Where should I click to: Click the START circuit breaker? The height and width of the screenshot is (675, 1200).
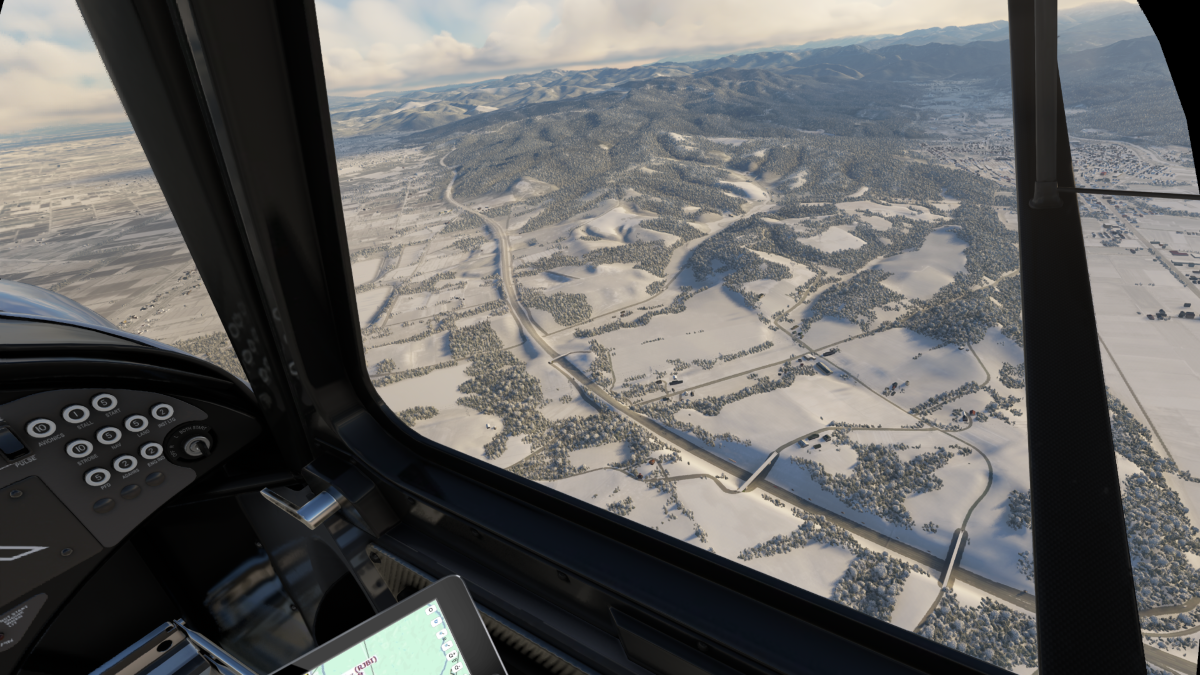click(104, 402)
